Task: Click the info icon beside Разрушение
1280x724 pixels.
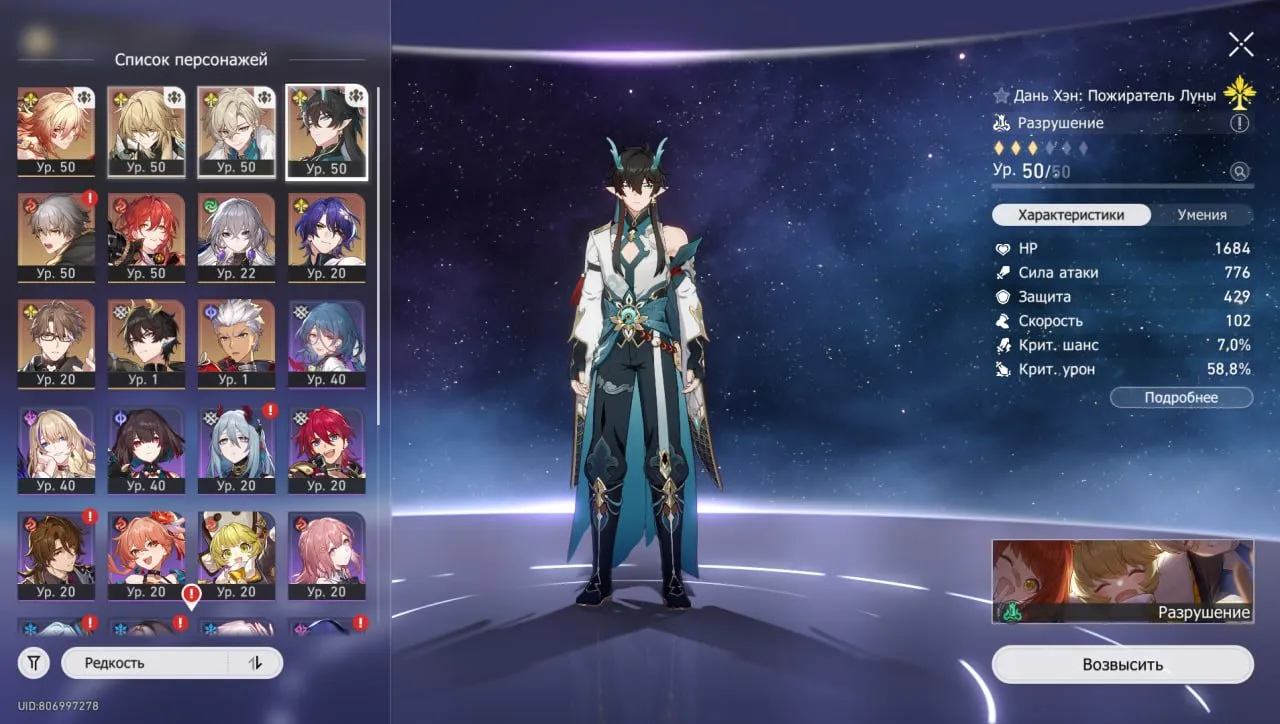Action: [x=1240, y=122]
